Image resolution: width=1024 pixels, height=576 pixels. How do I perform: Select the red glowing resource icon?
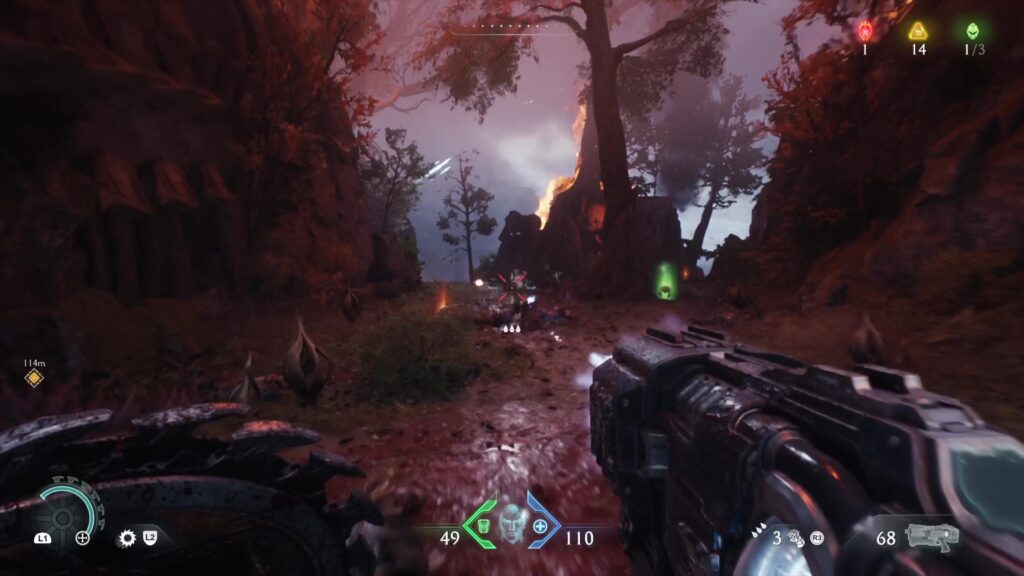[866, 30]
